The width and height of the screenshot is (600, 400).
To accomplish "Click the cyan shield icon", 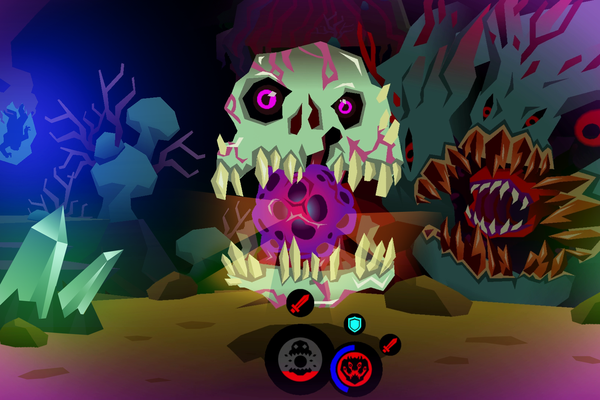I will coord(353,324).
